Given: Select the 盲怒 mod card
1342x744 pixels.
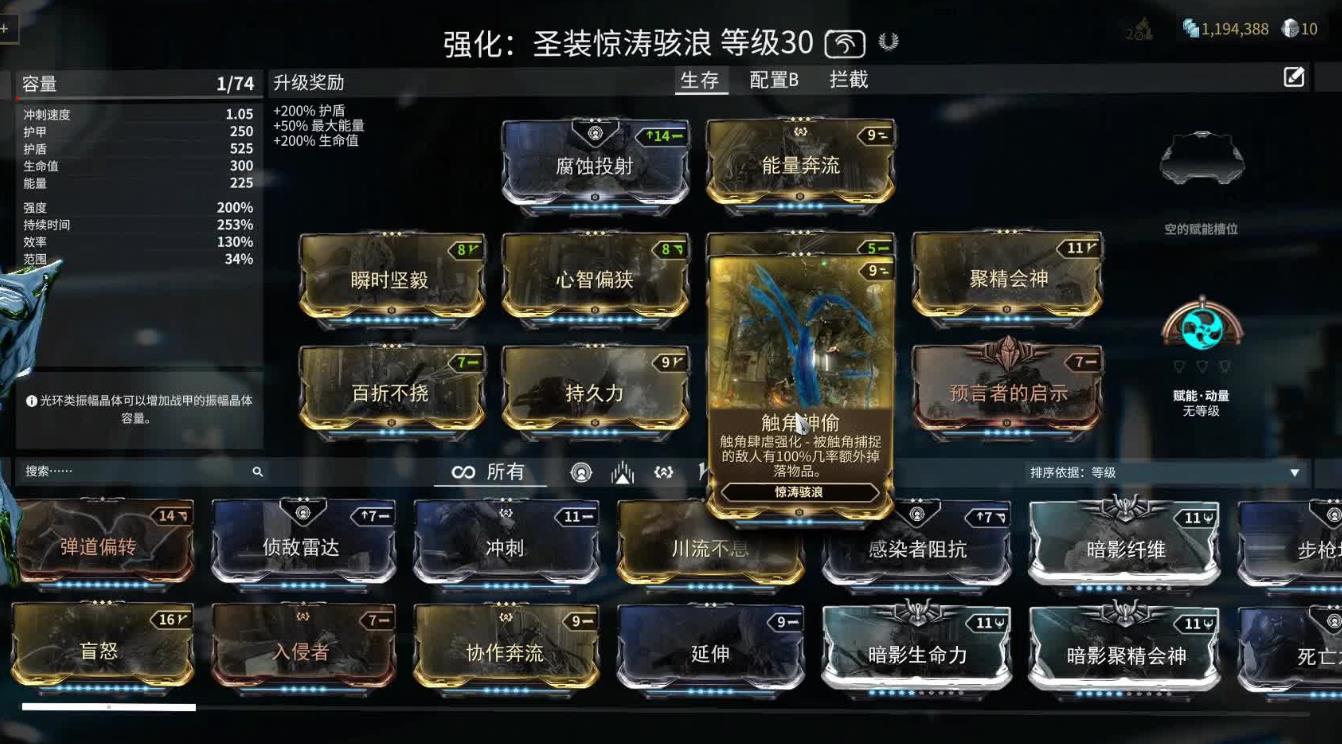Looking at the screenshot, I should click(100, 649).
